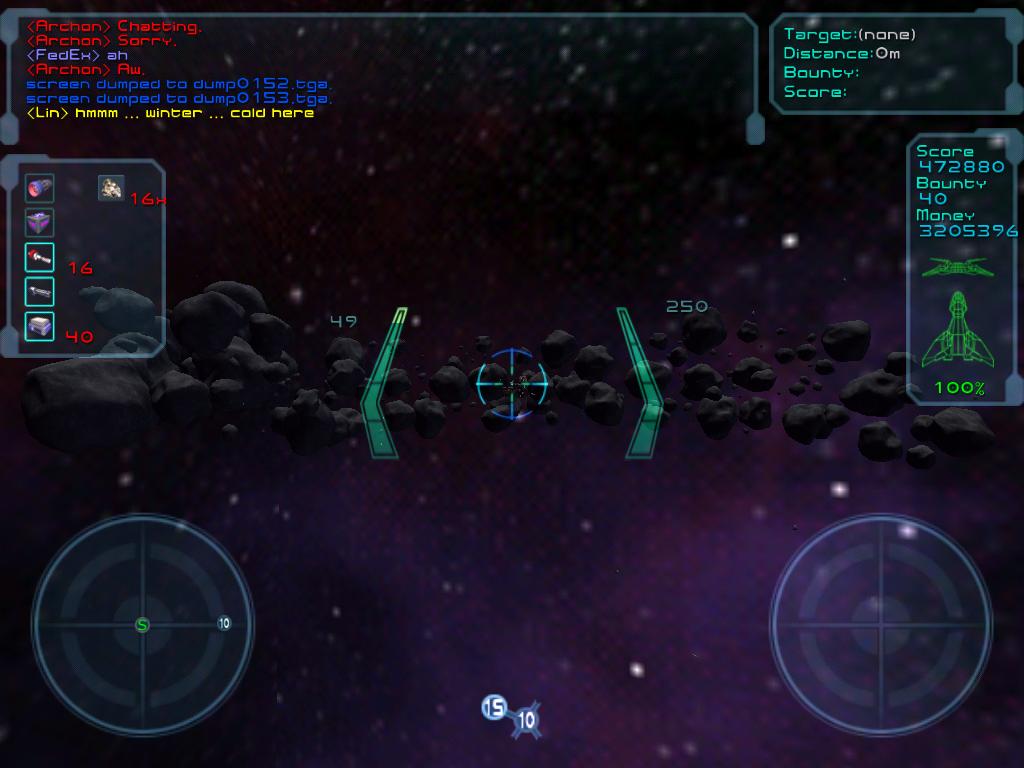Choose the red-tipped weapon slot
Viewport: 1024px width, 768px height.
(40, 257)
